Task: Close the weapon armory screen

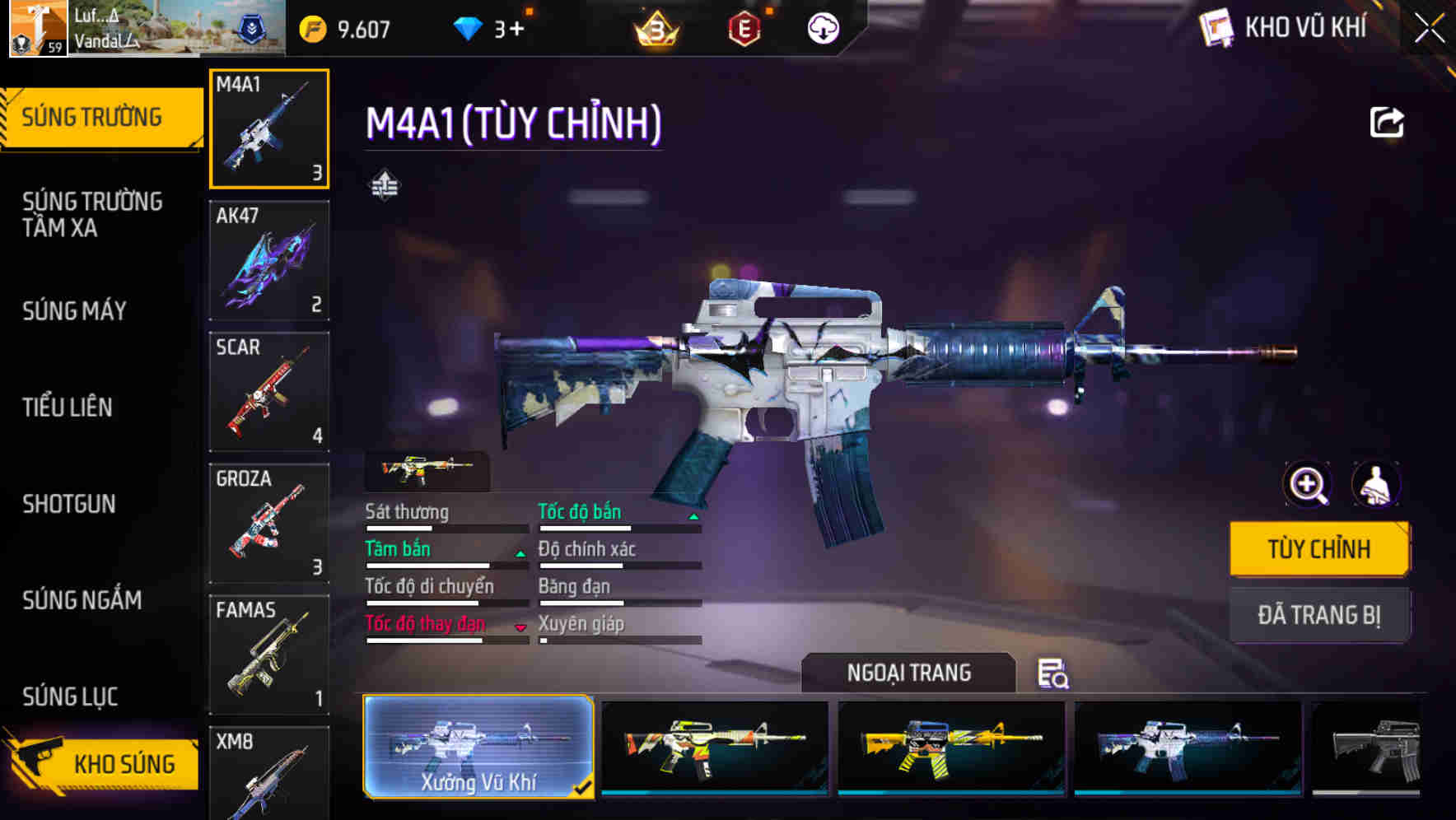Action: tap(1429, 29)
